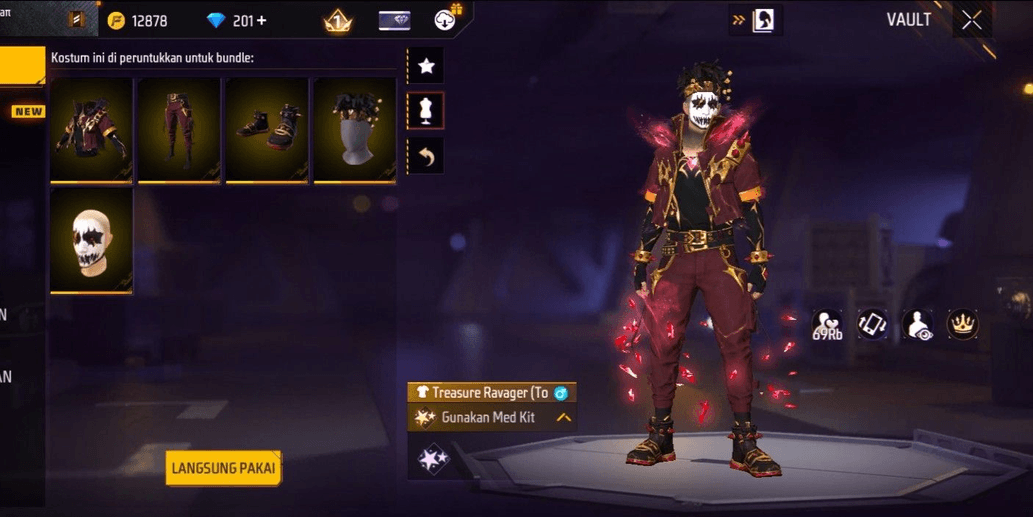Select the maroon jacket costume piece
The width and height of the screenshot is (1033, 517).
[x=91, y=130]
